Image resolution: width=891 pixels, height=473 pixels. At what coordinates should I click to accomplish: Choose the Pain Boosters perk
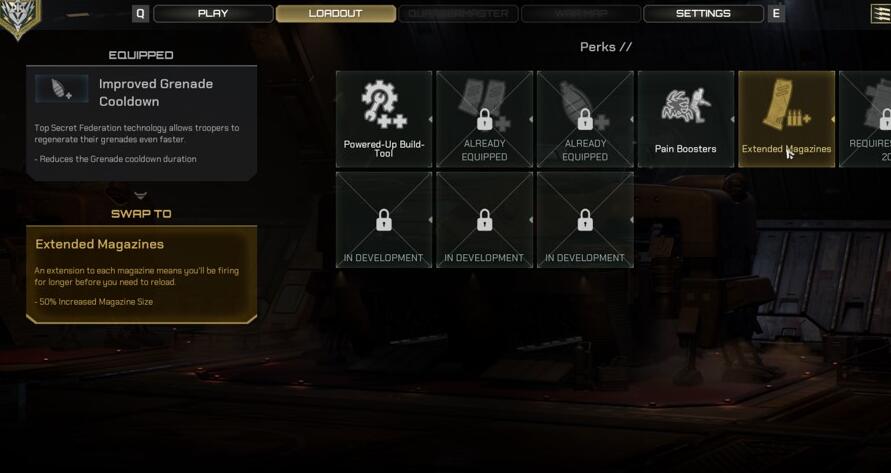coord(685,119)
